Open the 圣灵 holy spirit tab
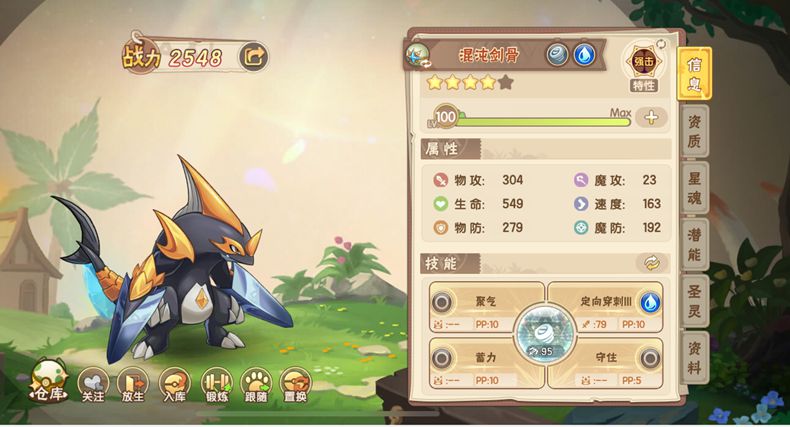The height and width of the screenshot is (427, 790). pyautogui.click(x=693, y=301)
